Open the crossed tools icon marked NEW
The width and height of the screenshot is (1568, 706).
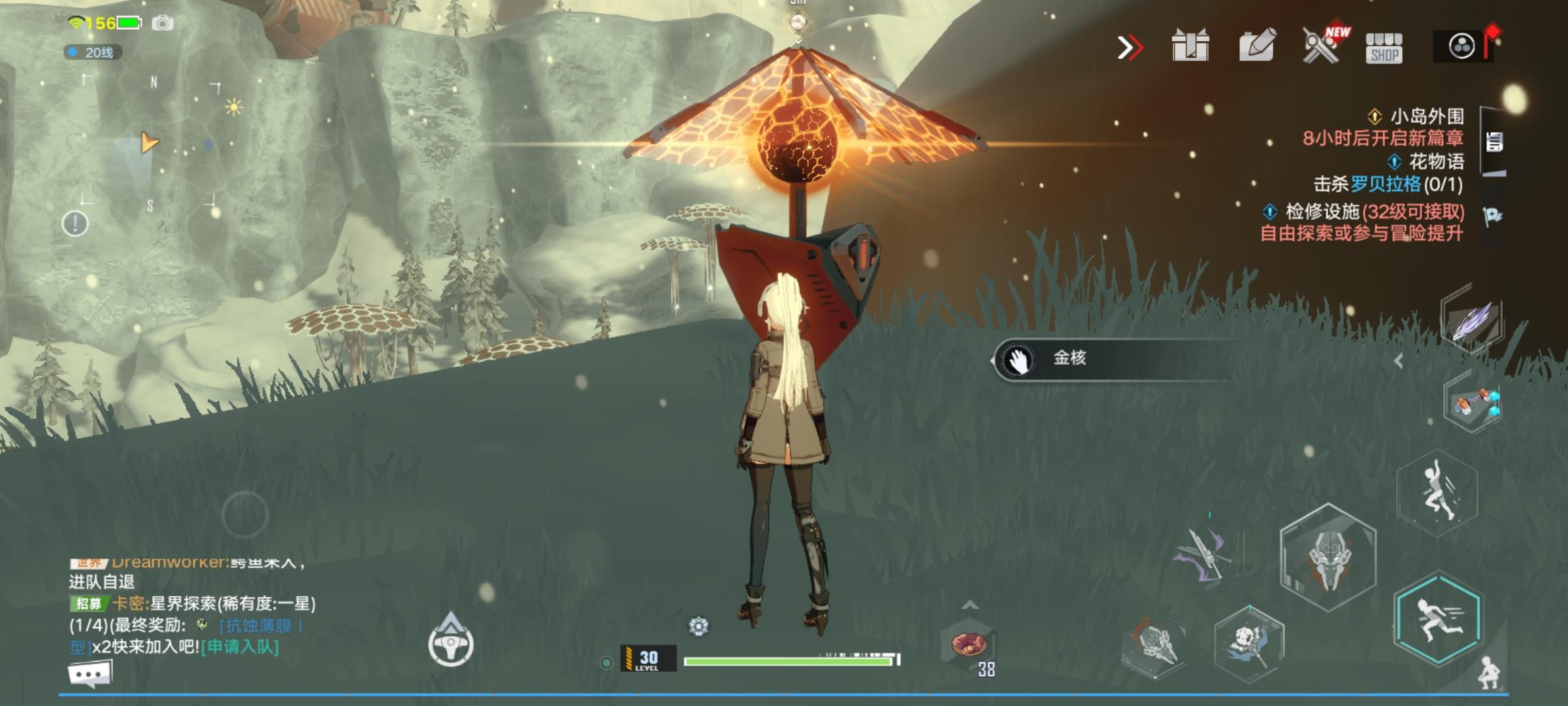(x=1321, y=46)
